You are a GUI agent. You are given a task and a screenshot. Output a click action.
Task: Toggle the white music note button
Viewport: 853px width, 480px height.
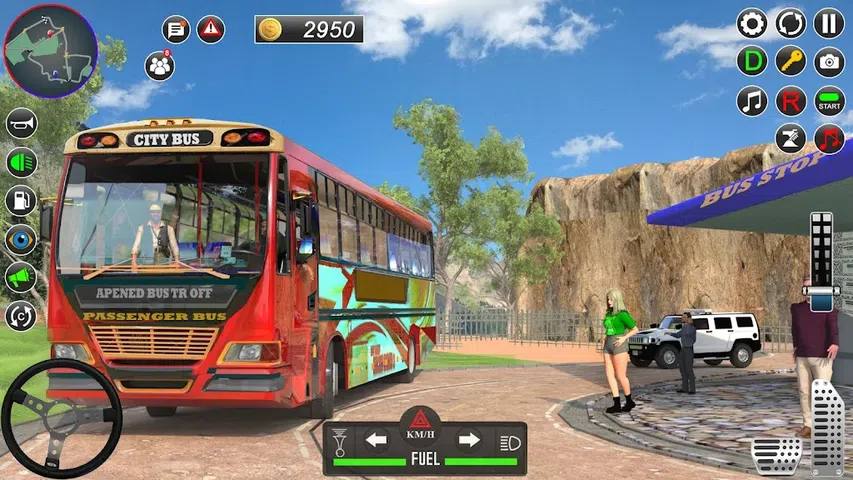752,100
